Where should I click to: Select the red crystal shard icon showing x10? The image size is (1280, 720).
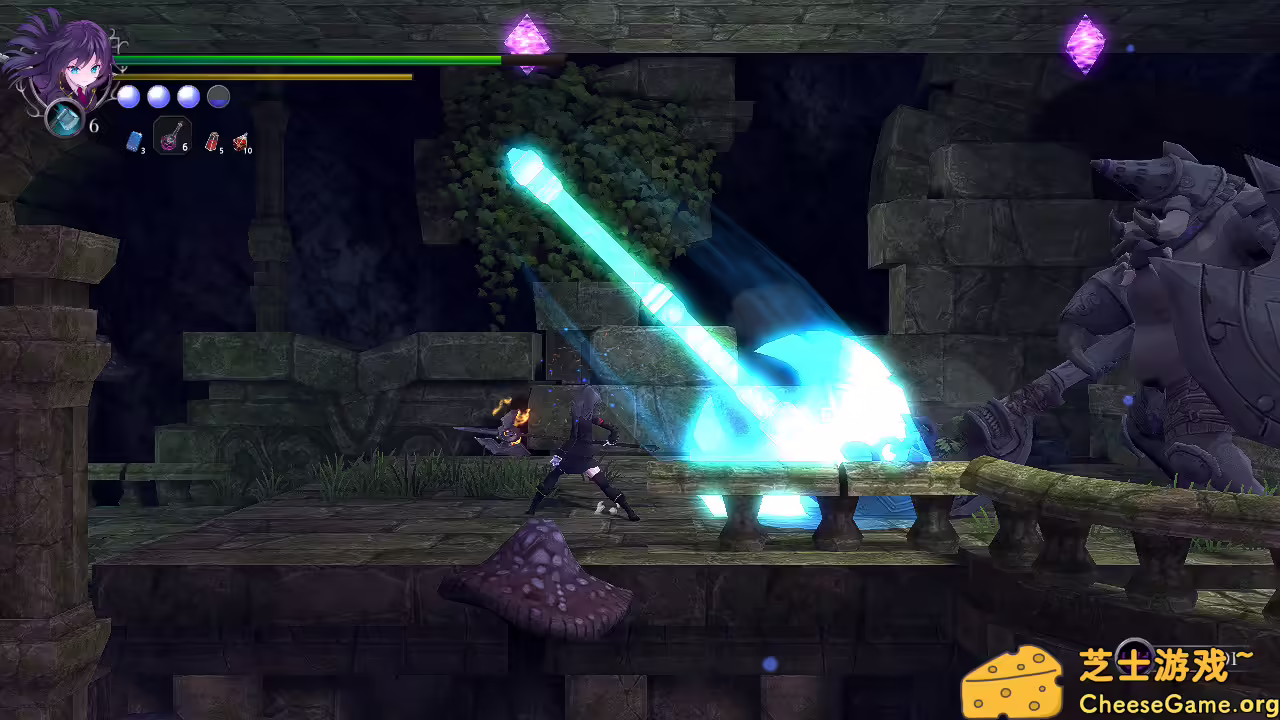(240, 142)
